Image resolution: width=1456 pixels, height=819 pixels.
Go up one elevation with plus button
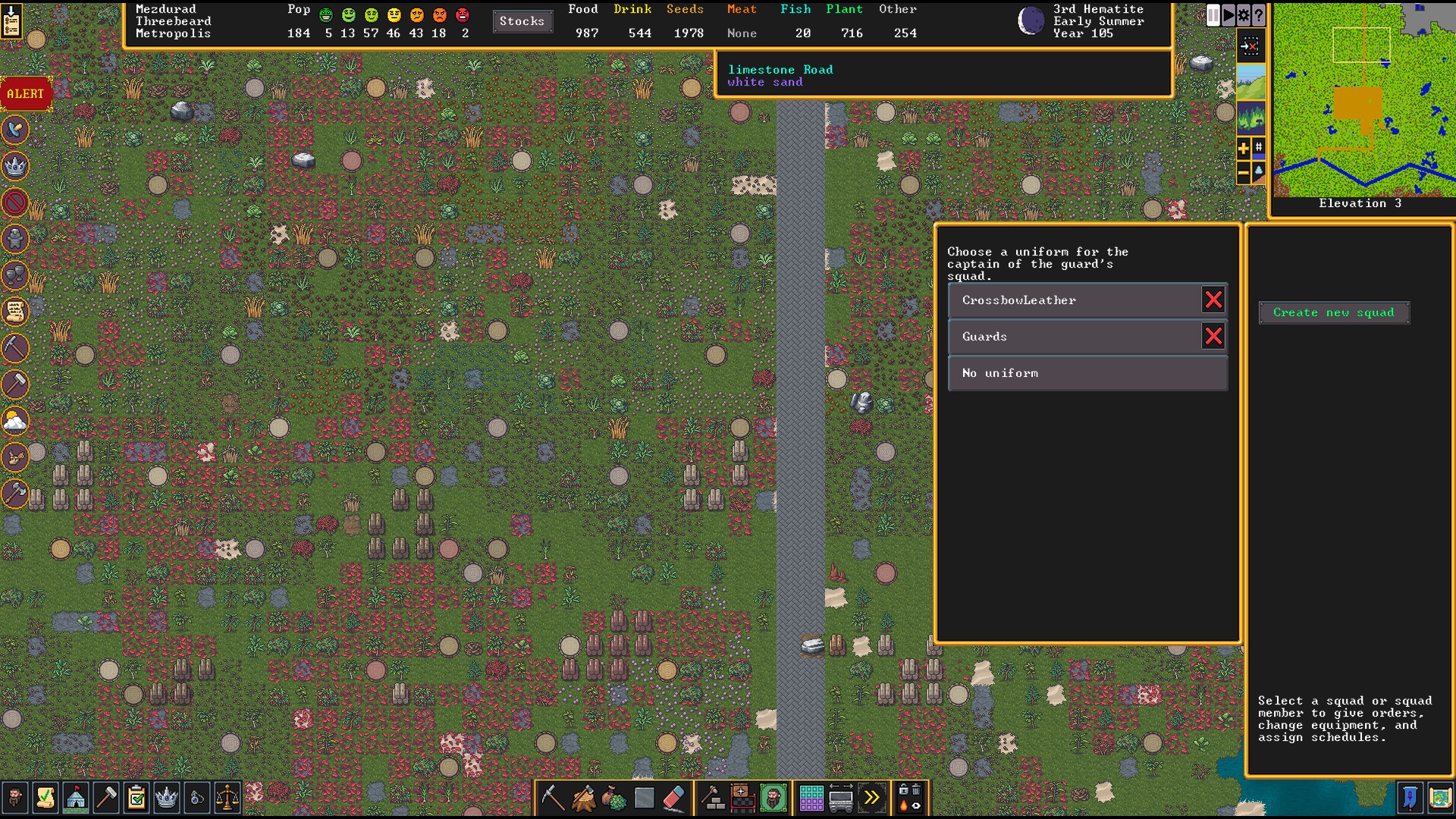[1243, 149]
